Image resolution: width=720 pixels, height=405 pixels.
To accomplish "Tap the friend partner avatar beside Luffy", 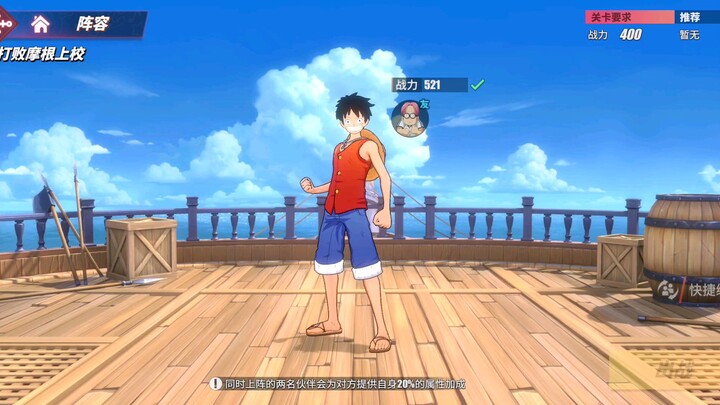I will pos(409,118).
